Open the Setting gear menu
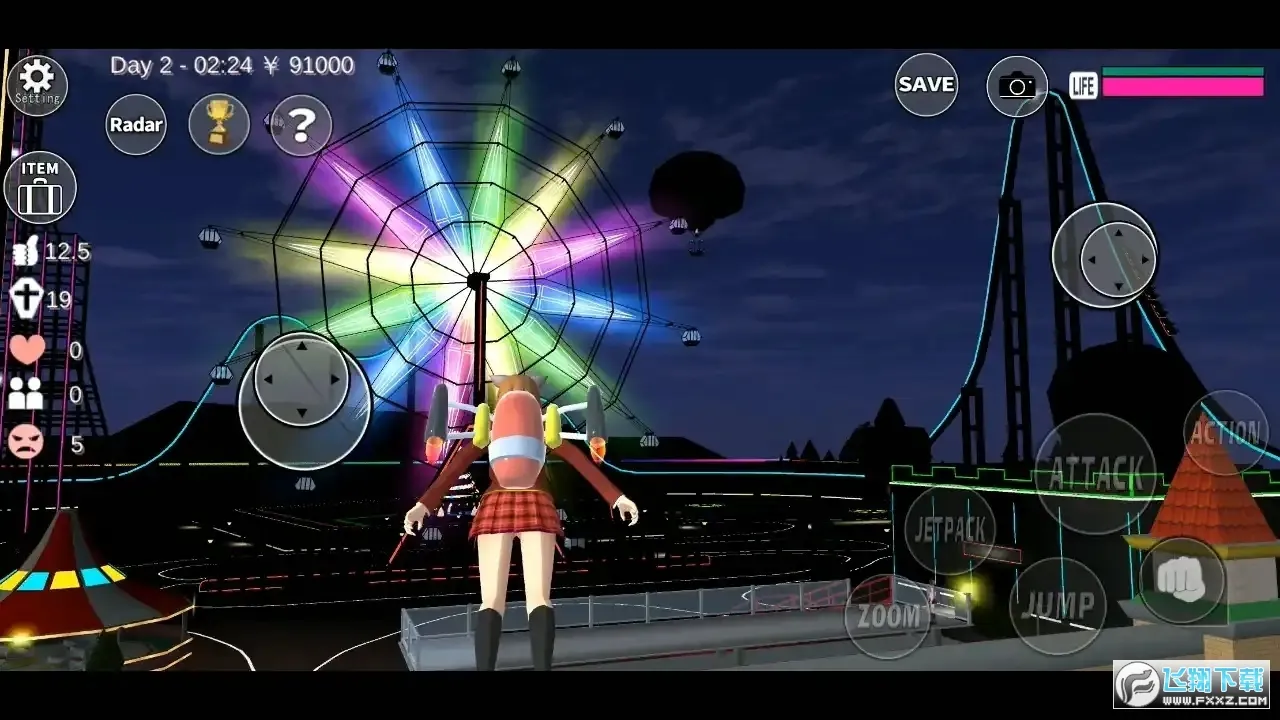 point(37,84)
